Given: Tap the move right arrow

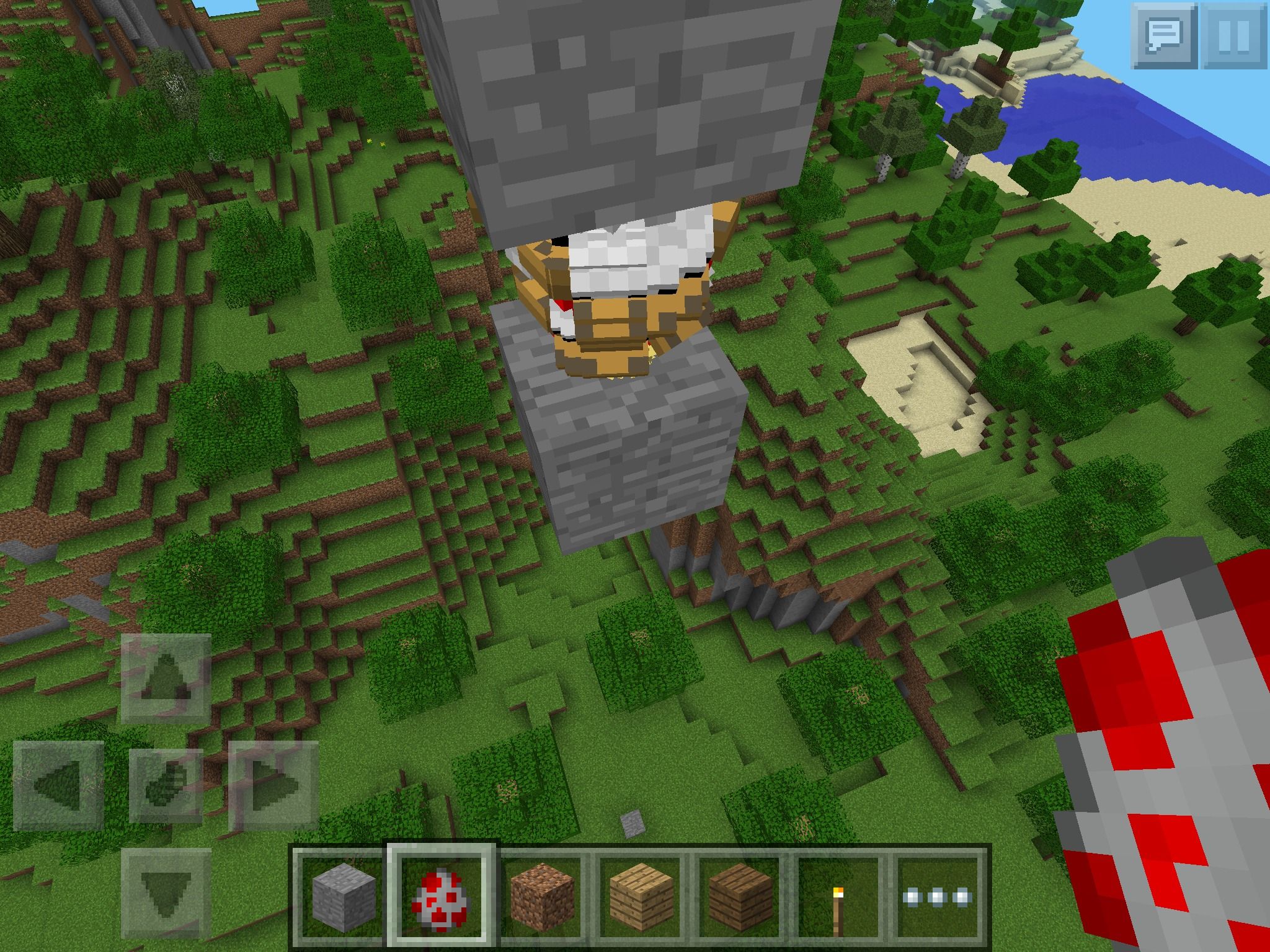Looking at the screenshot, I should [273, 786].
